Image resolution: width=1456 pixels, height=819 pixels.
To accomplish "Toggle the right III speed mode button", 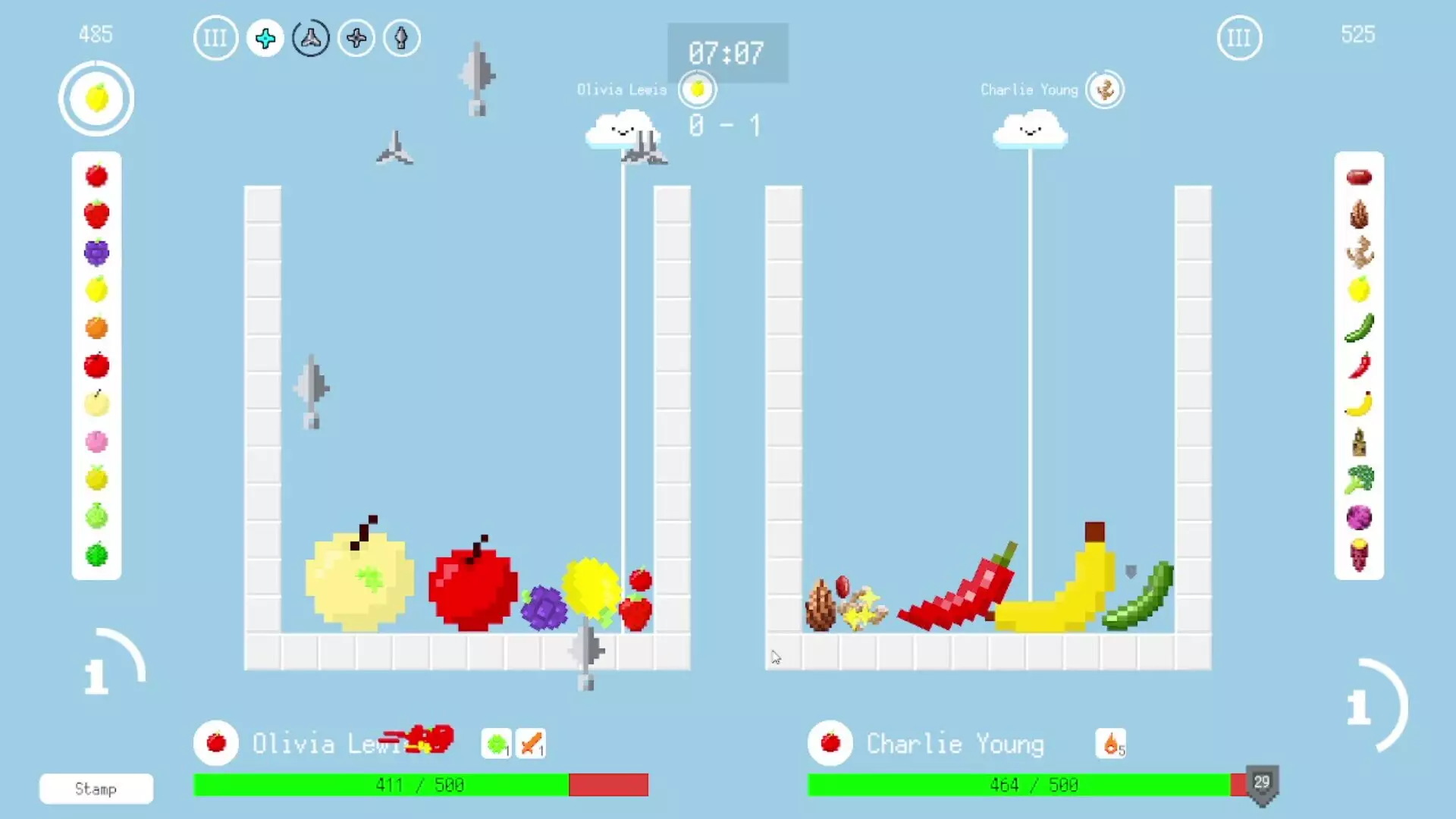I will click(1239, 38).
